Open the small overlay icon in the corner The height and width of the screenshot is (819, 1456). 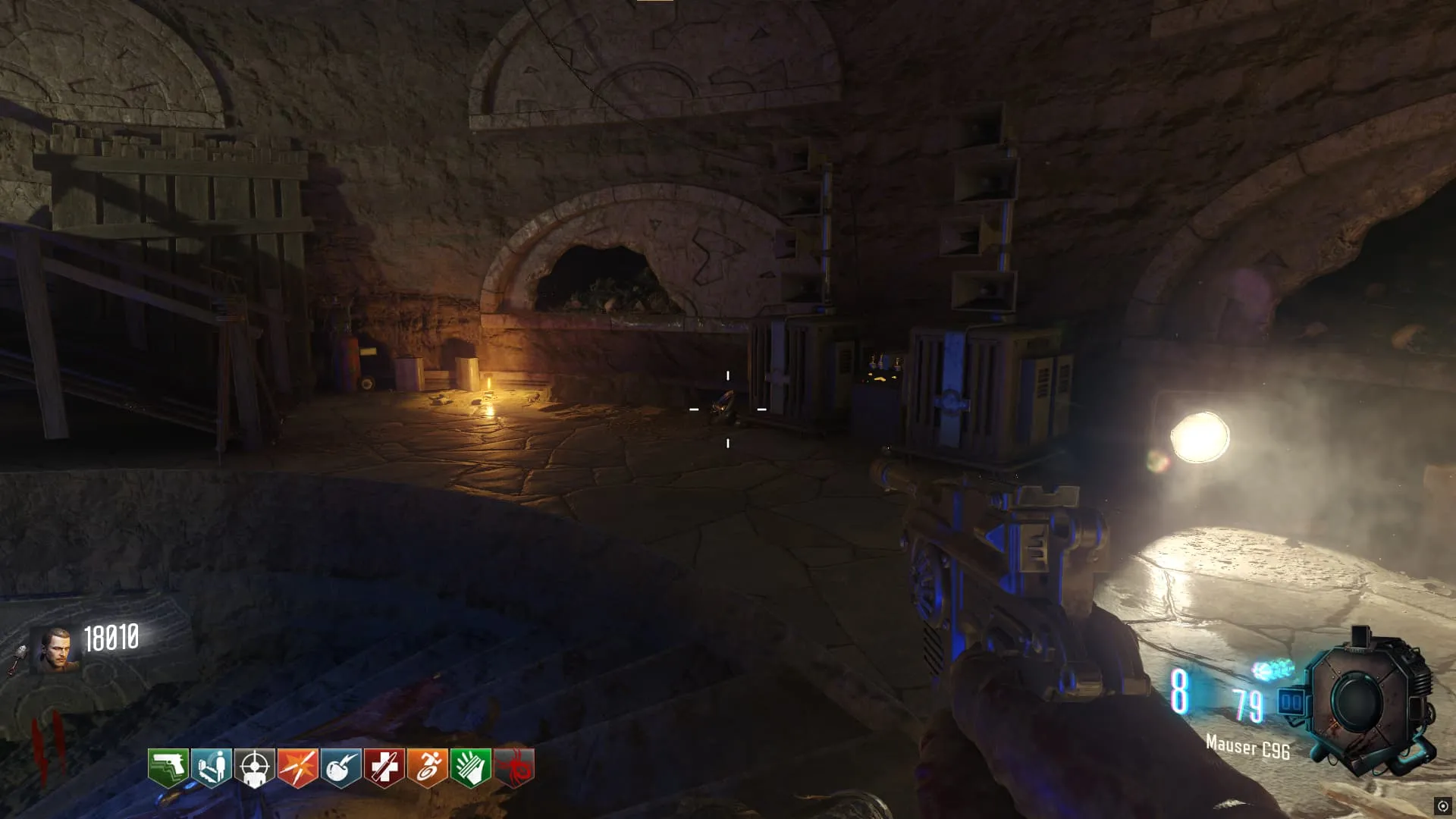1442,806
